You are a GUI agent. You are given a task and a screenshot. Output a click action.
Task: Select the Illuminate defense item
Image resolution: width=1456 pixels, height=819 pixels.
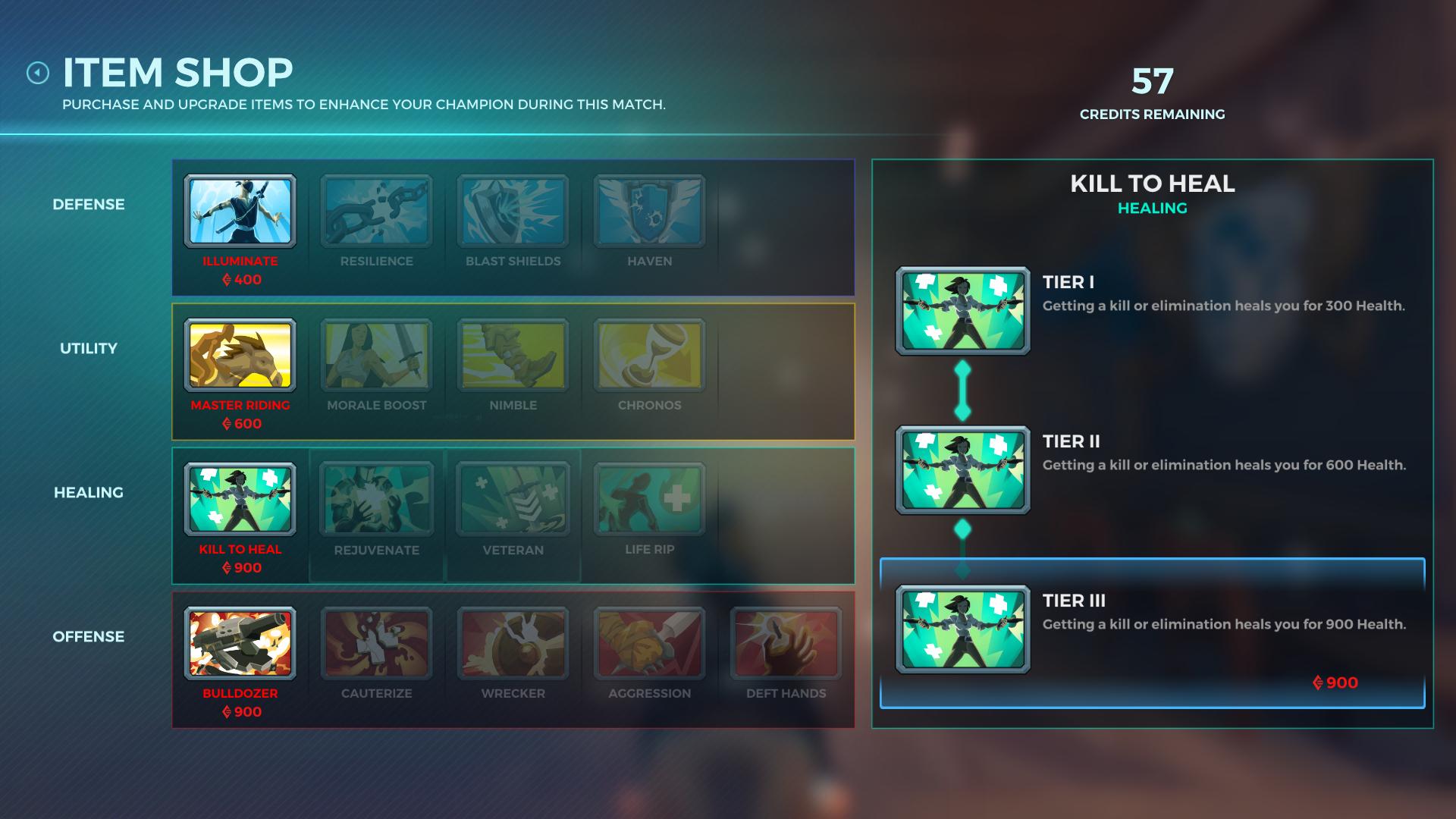pyautogui.click(x=240, y=212)
